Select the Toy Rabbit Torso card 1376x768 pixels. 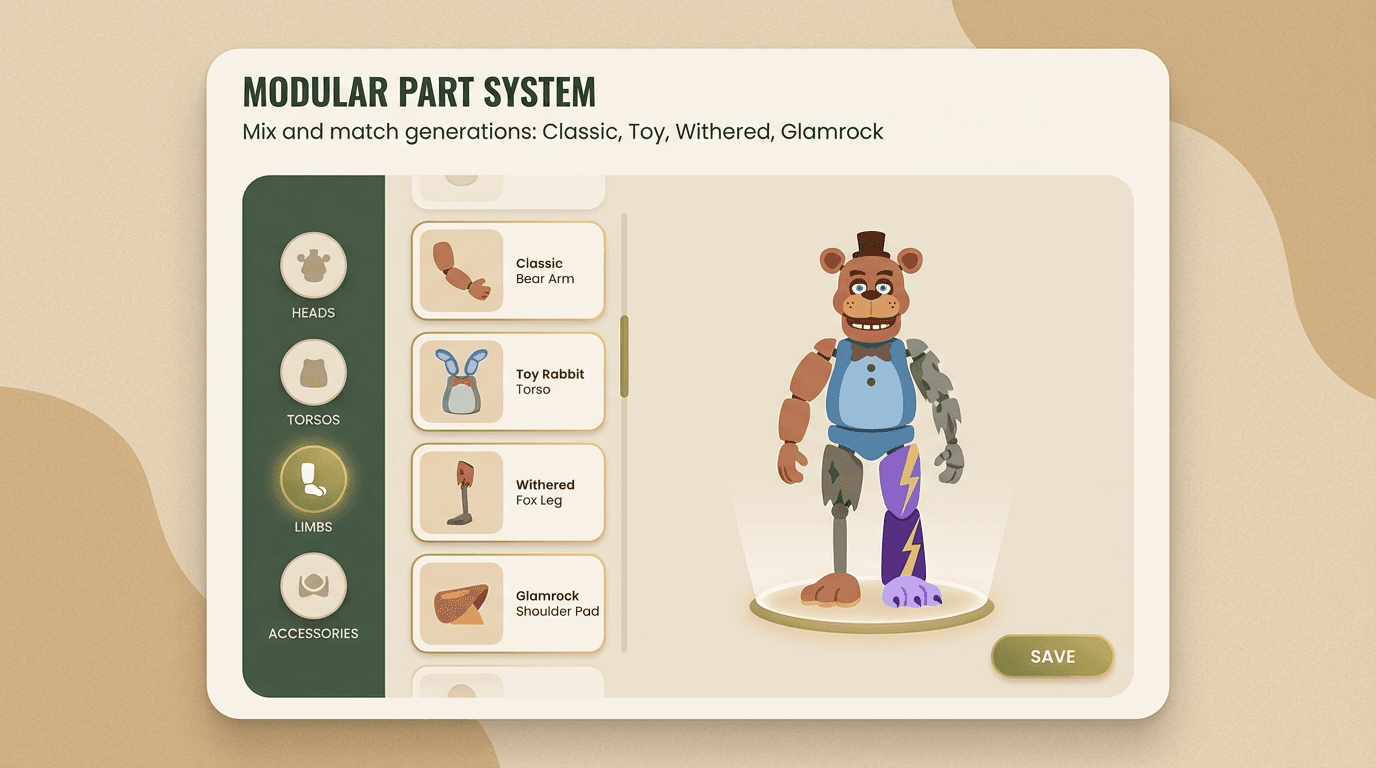click(507, 381)
